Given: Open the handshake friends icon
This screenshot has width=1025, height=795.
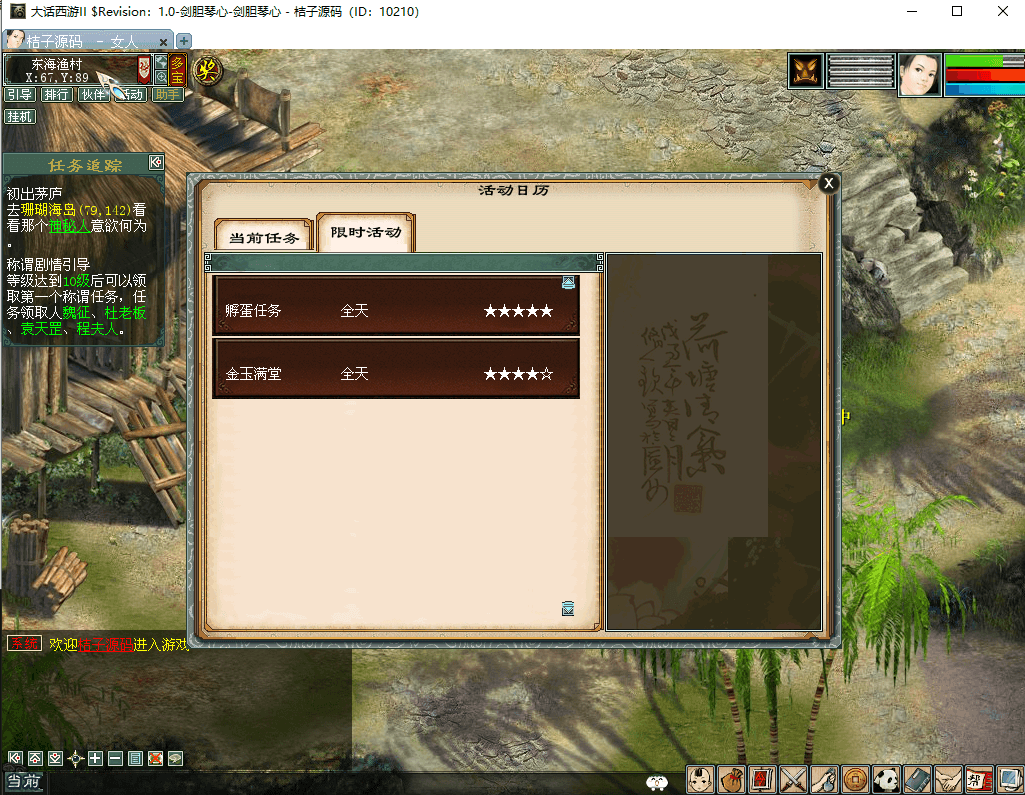Looking at the screenshot, I should (948, 779).
